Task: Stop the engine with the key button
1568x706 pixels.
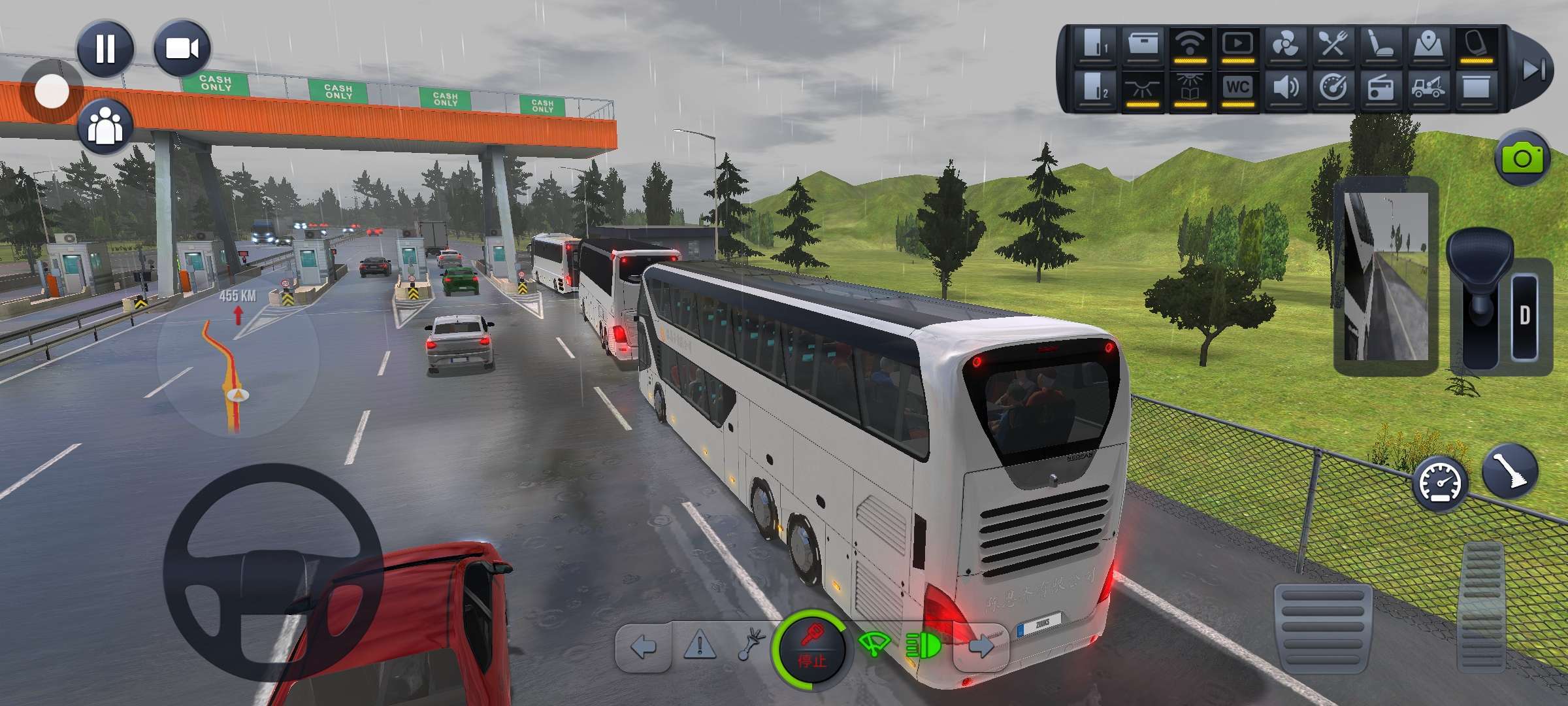Action: [811, 648]
